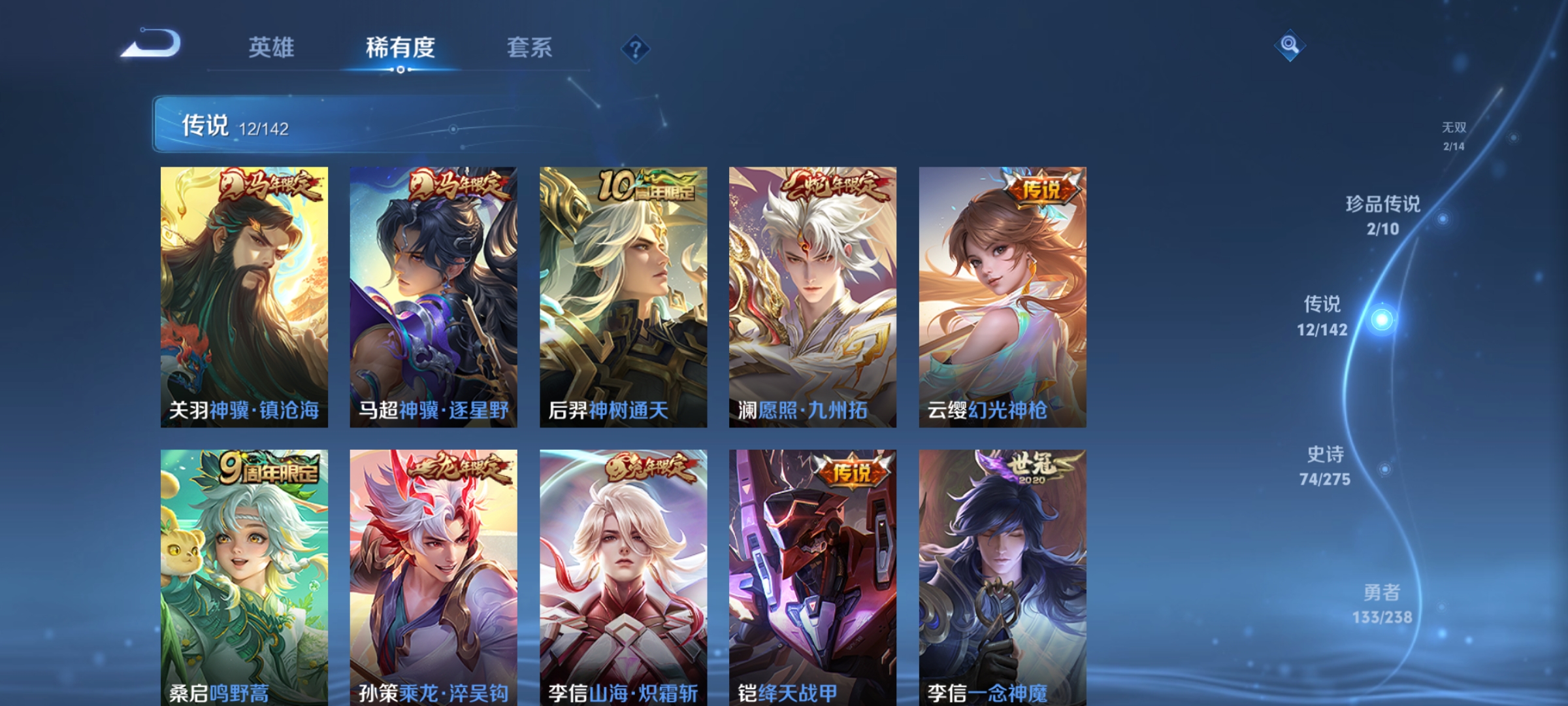Screen dimensions: 1568x706
Task: Switch to the 套系 tab
Action: [x=530, y=47]
